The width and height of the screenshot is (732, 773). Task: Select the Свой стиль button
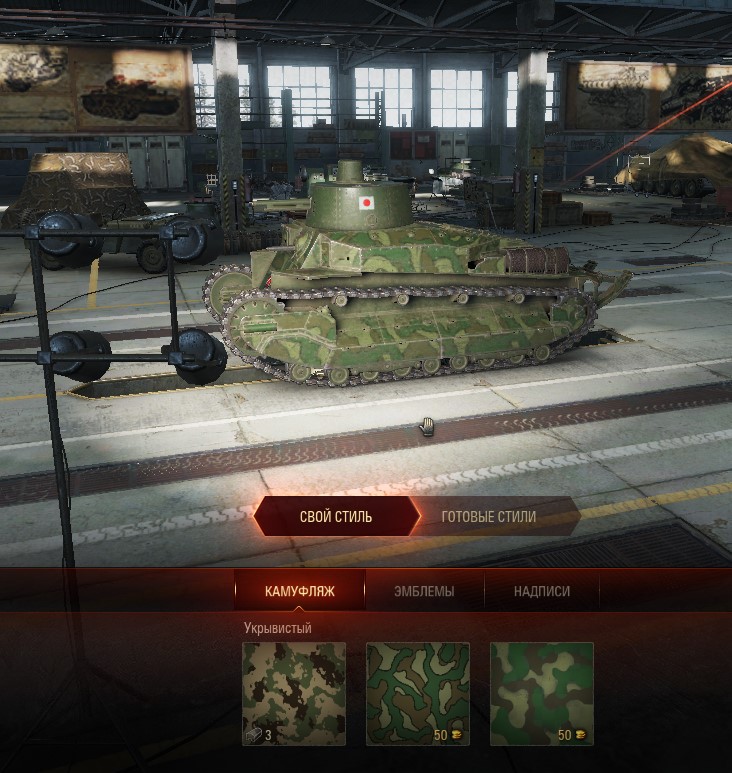point(336,517)
